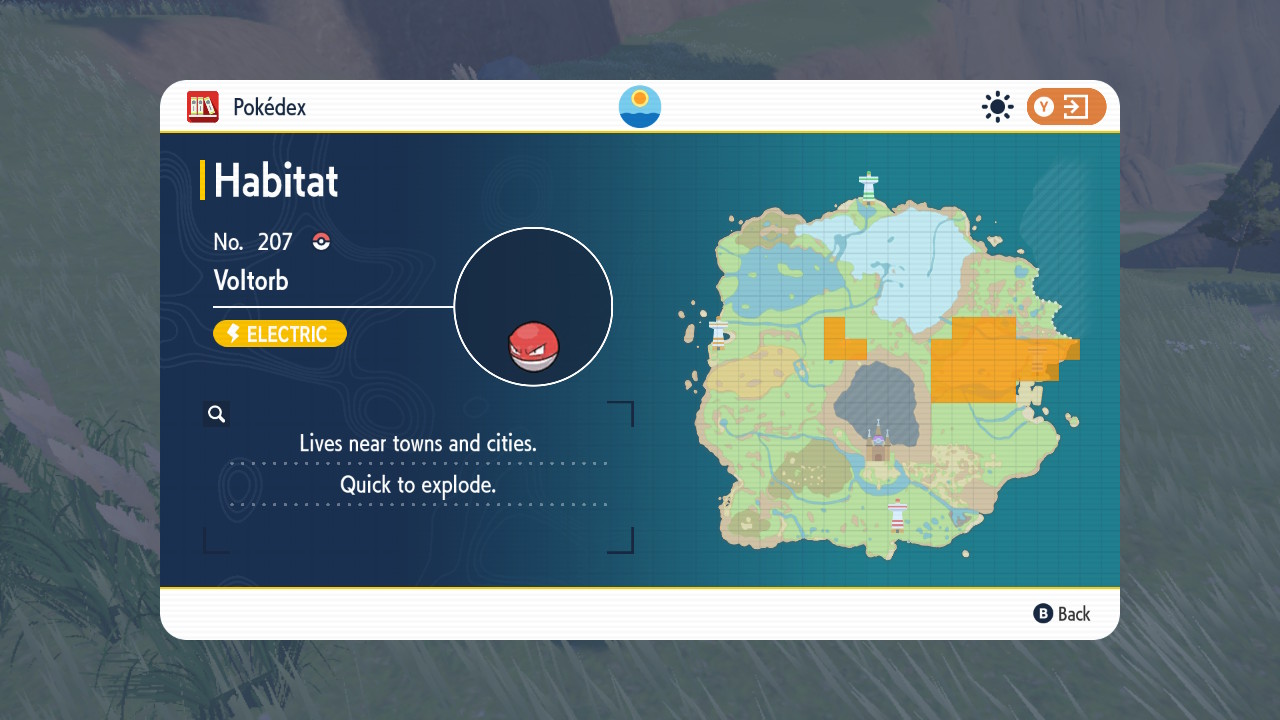Expand the Voltorb portrait circle
Viewport: 1280px width, 720px height.
pos(533,306)
